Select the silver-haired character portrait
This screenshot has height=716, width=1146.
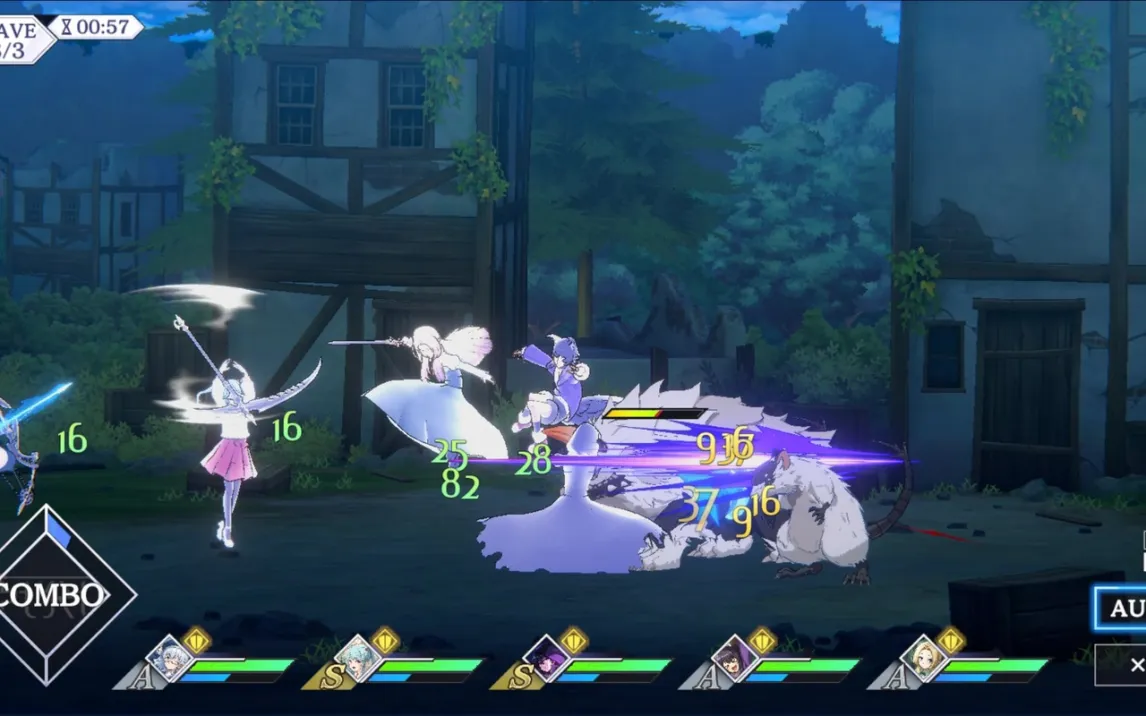click(x=169, y=658)
